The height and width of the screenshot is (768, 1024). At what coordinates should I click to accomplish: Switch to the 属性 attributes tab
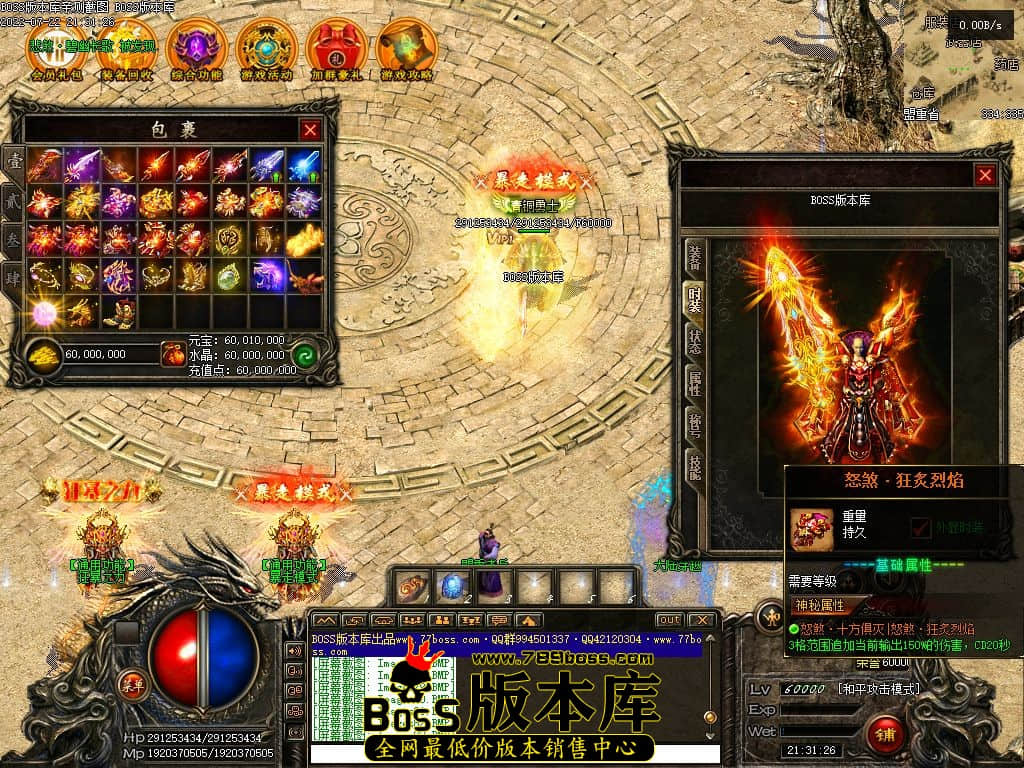[694, 381]
